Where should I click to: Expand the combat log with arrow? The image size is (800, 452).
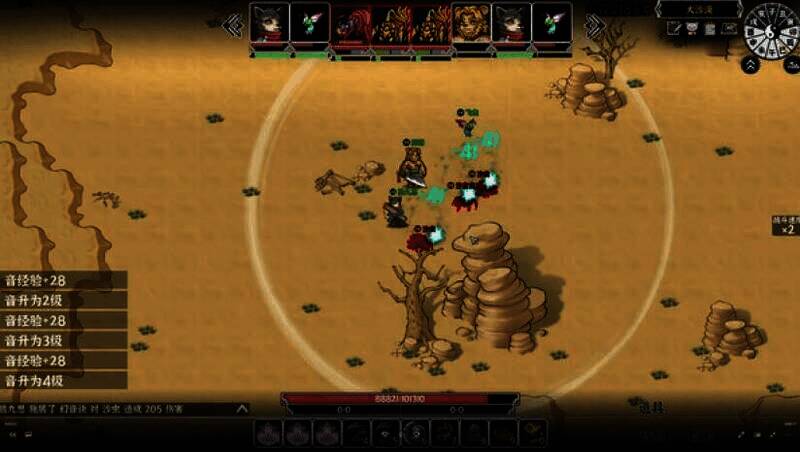pos(241,408)
